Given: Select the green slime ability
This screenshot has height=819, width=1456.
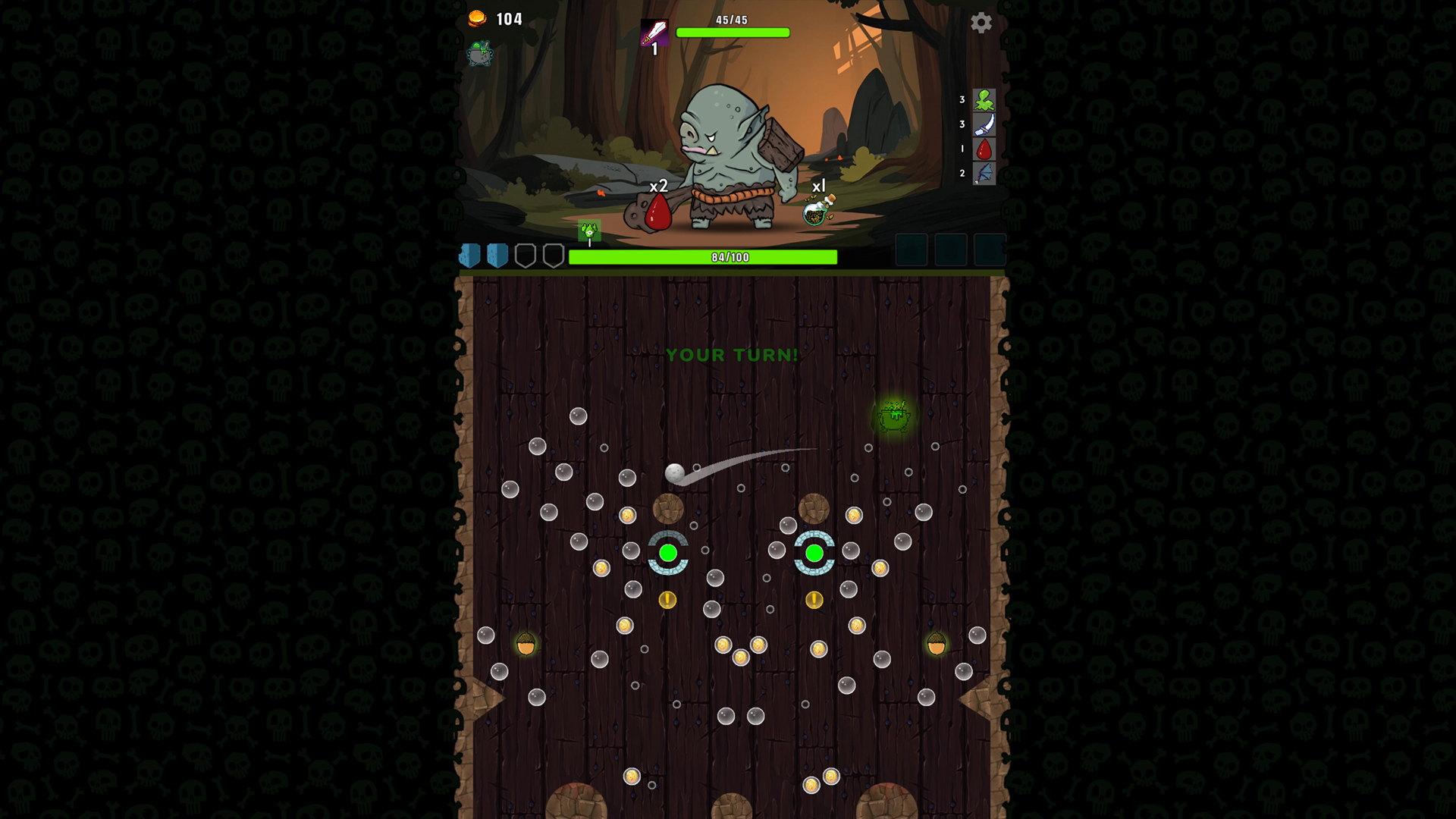Looking at the screenshot, I should coord(986,99).
